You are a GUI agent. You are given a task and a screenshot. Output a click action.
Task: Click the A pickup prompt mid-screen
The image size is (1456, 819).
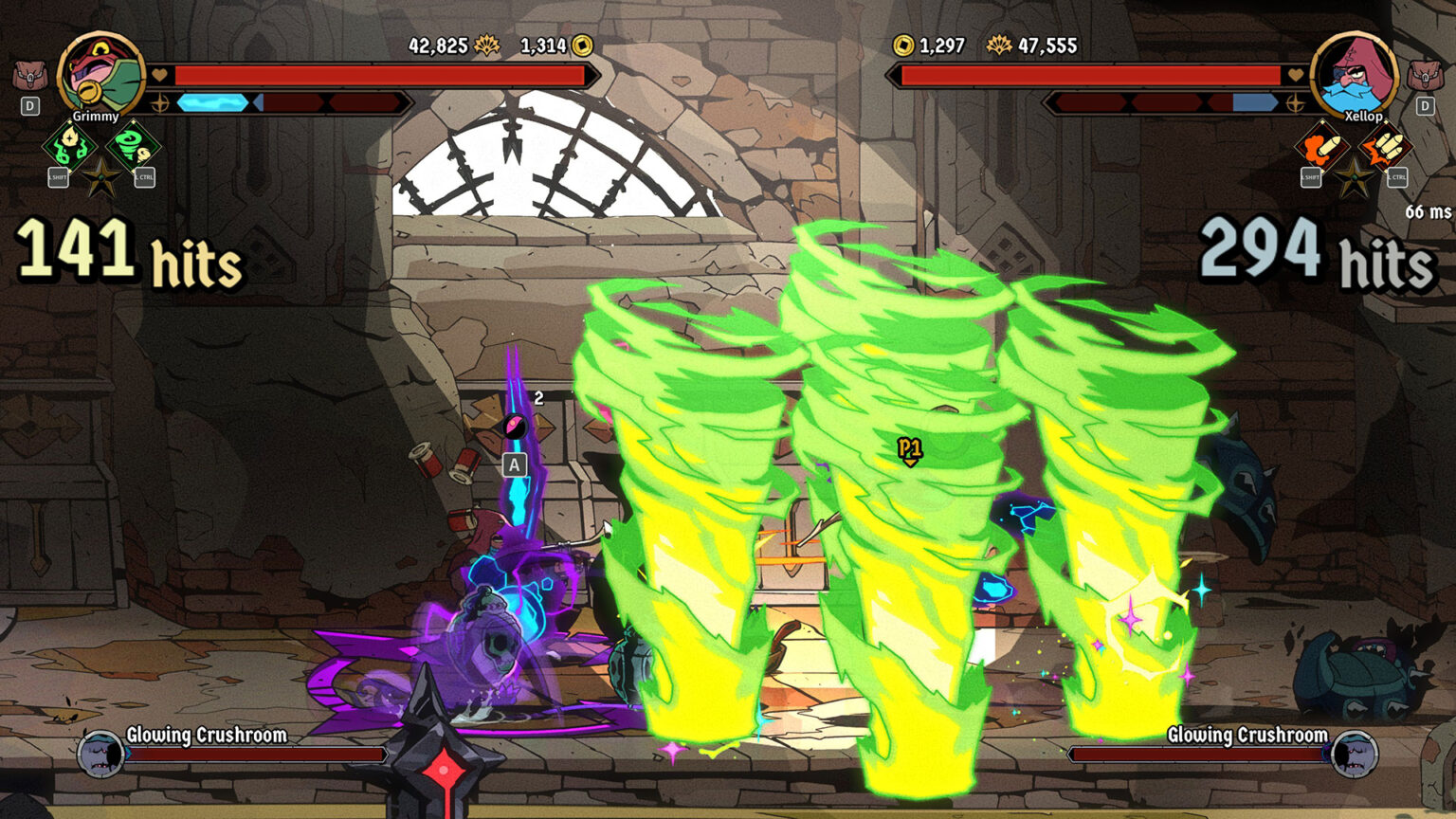click(x=514, y=464)
